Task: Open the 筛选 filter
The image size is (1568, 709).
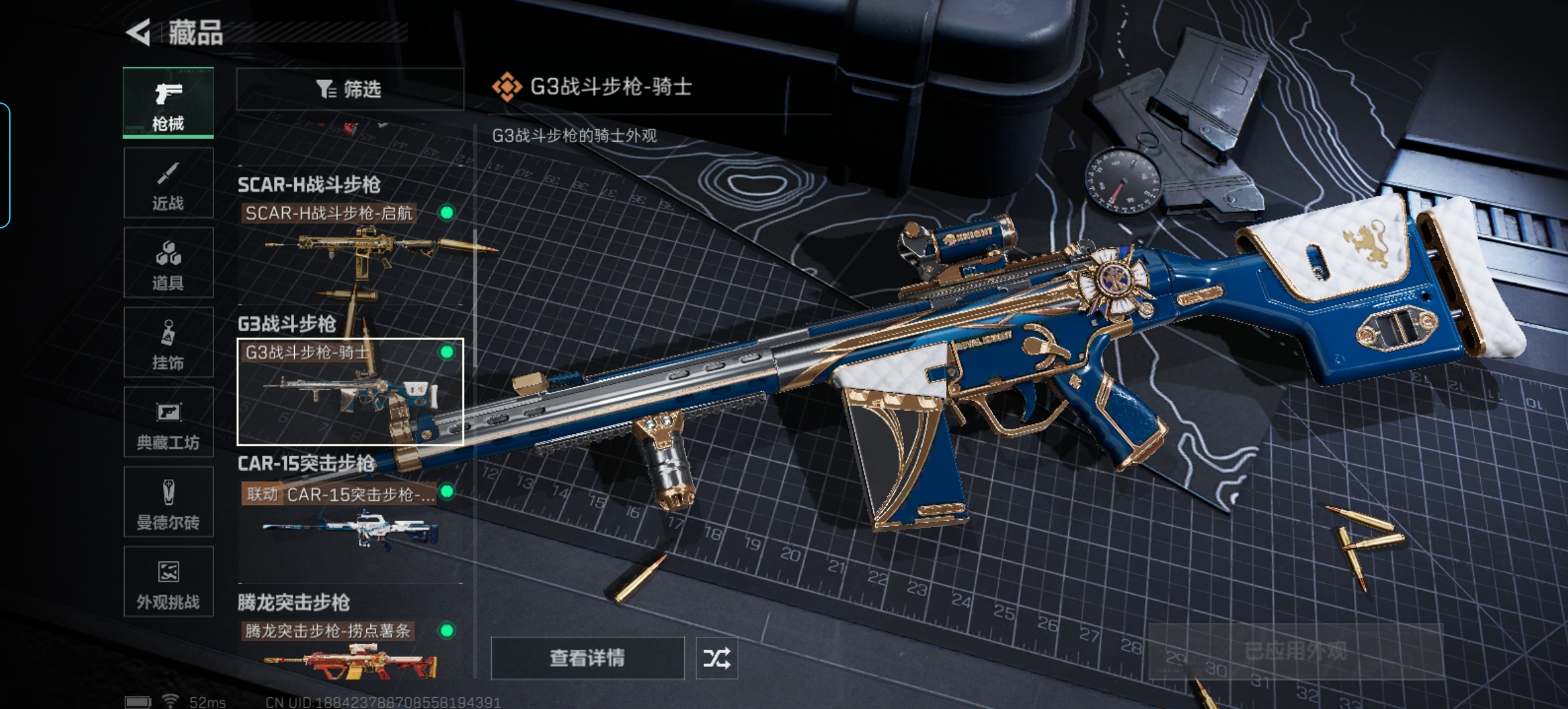Action: point(349,89)
